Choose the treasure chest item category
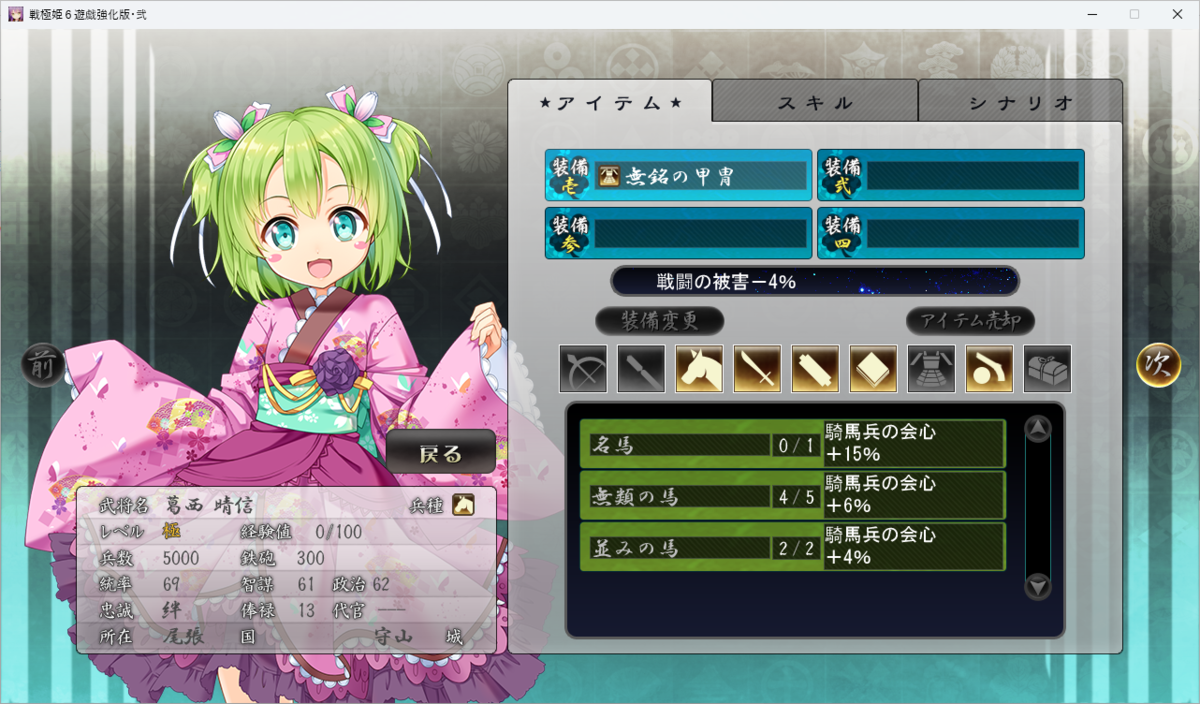The width and height of the screenshot is (1200, 704). [x=1048, y=369]
